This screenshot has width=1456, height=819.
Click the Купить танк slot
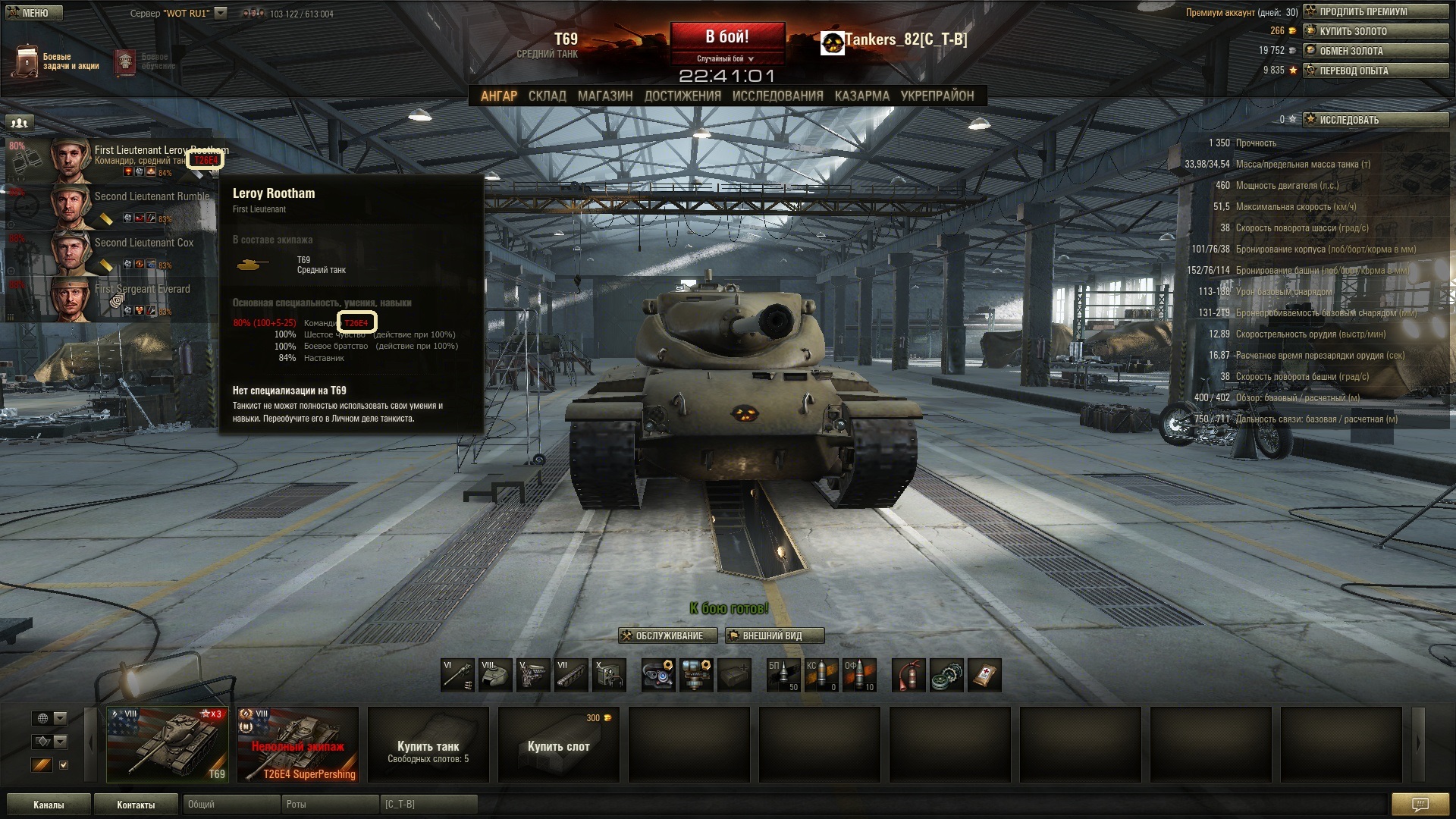coord(428,745)
